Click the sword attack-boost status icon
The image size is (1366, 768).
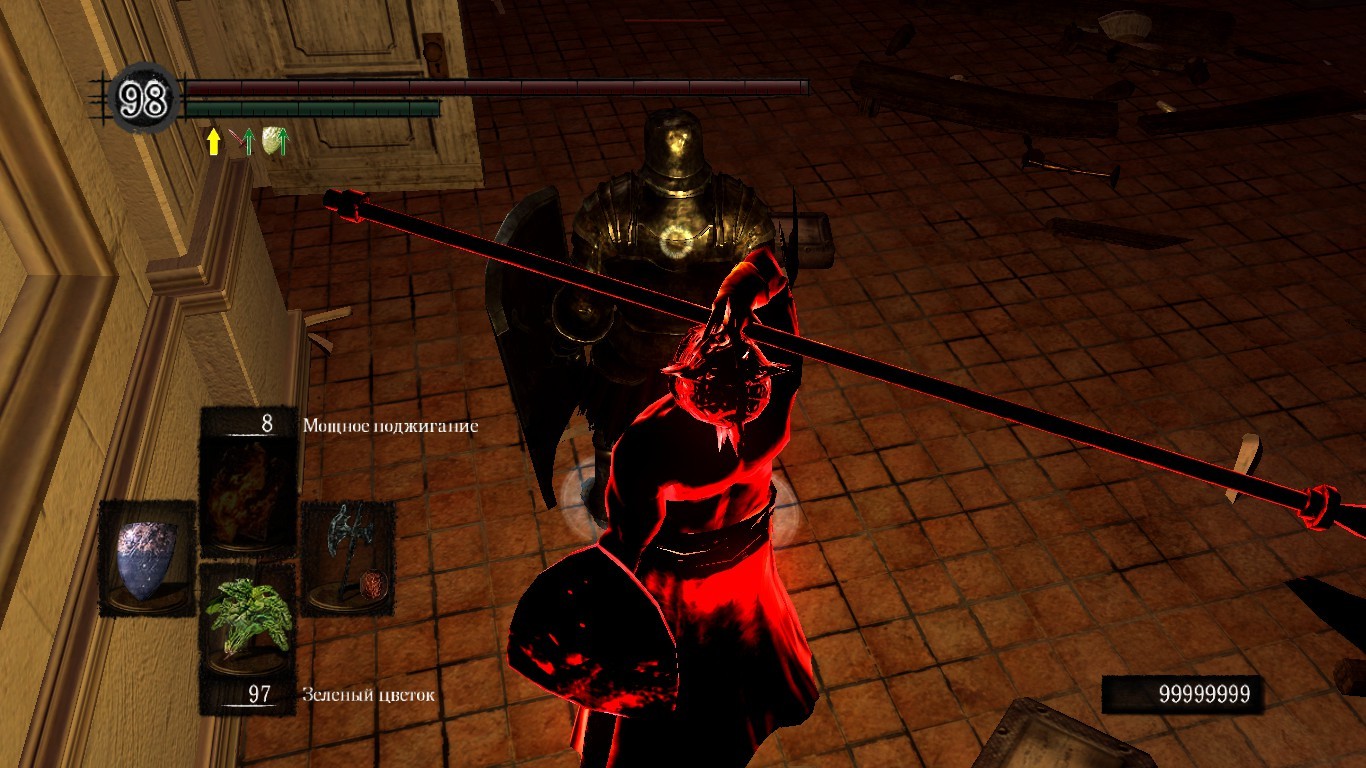pos(240,142)
